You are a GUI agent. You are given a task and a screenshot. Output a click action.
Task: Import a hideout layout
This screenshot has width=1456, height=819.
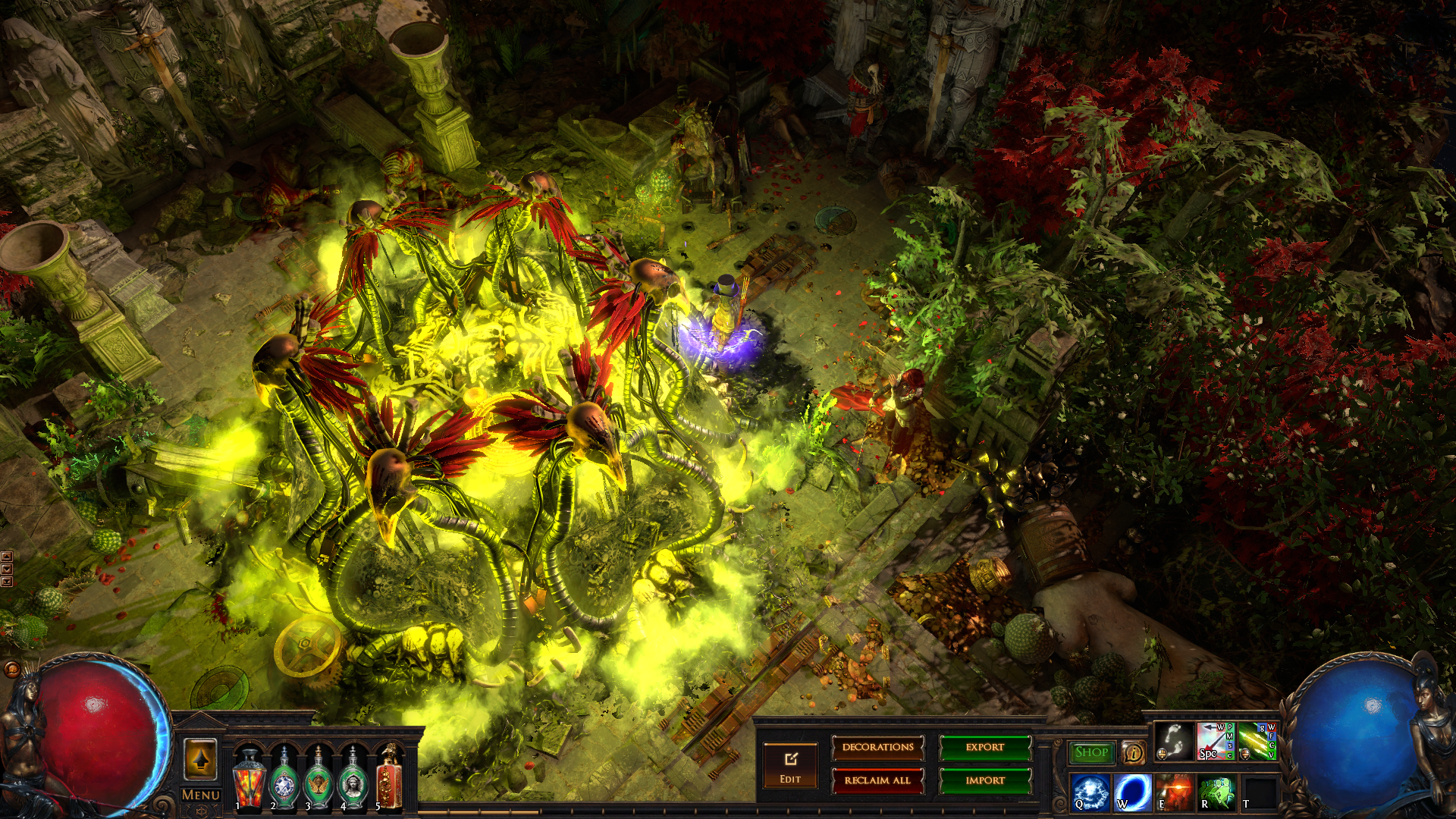(985, 780)
